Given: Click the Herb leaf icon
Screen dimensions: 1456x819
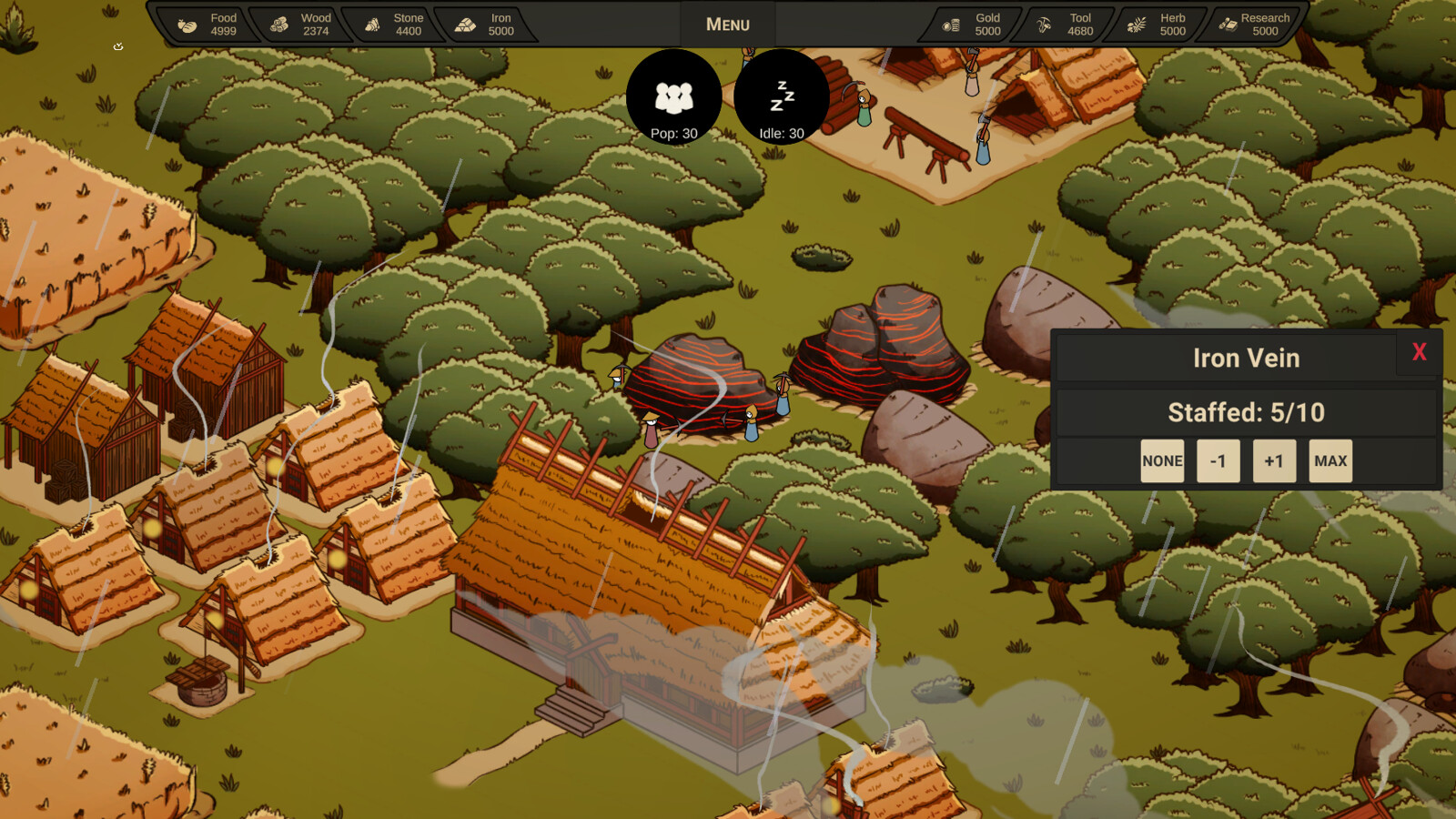Looking at the screenshot, I should click(x=1135, y=24).
